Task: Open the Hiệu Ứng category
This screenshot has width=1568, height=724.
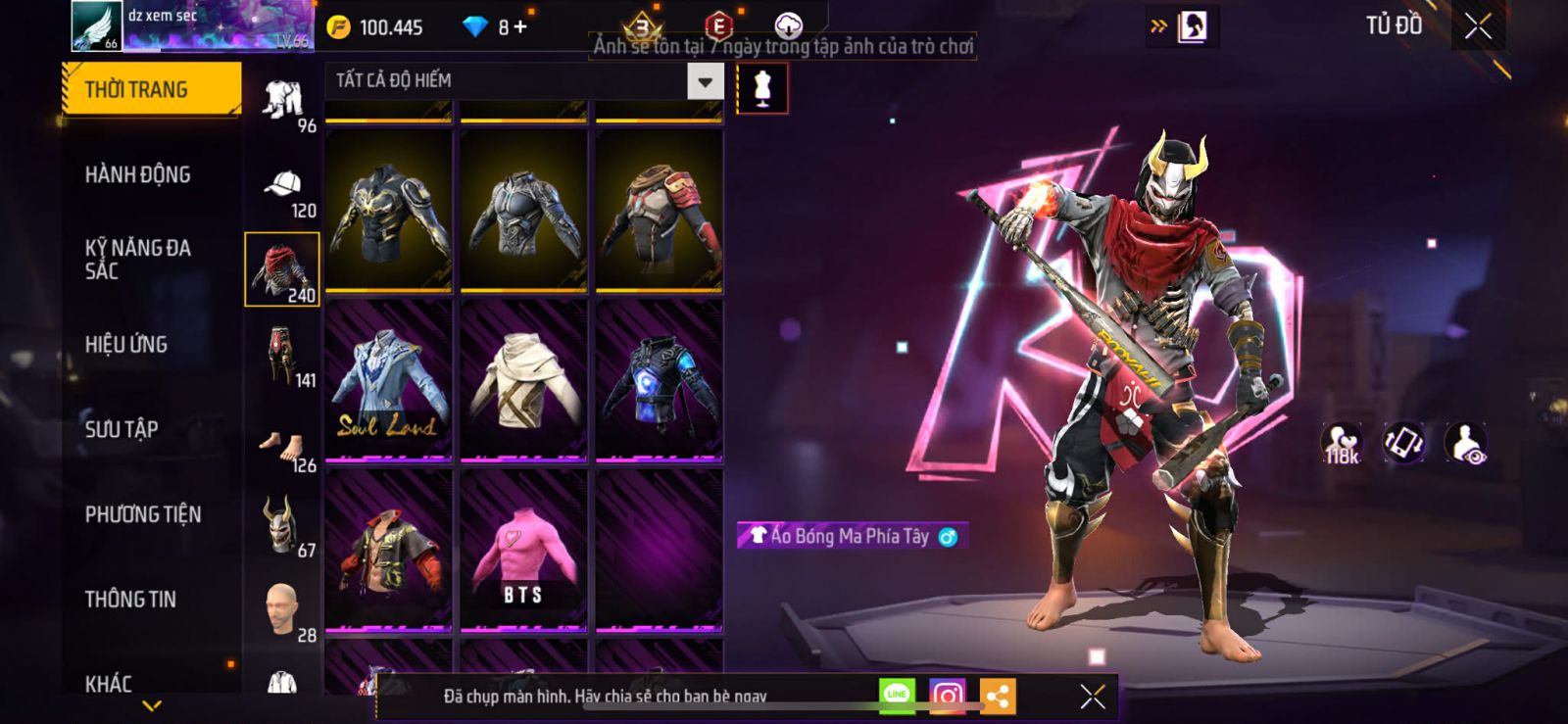Action: [126, 344]
